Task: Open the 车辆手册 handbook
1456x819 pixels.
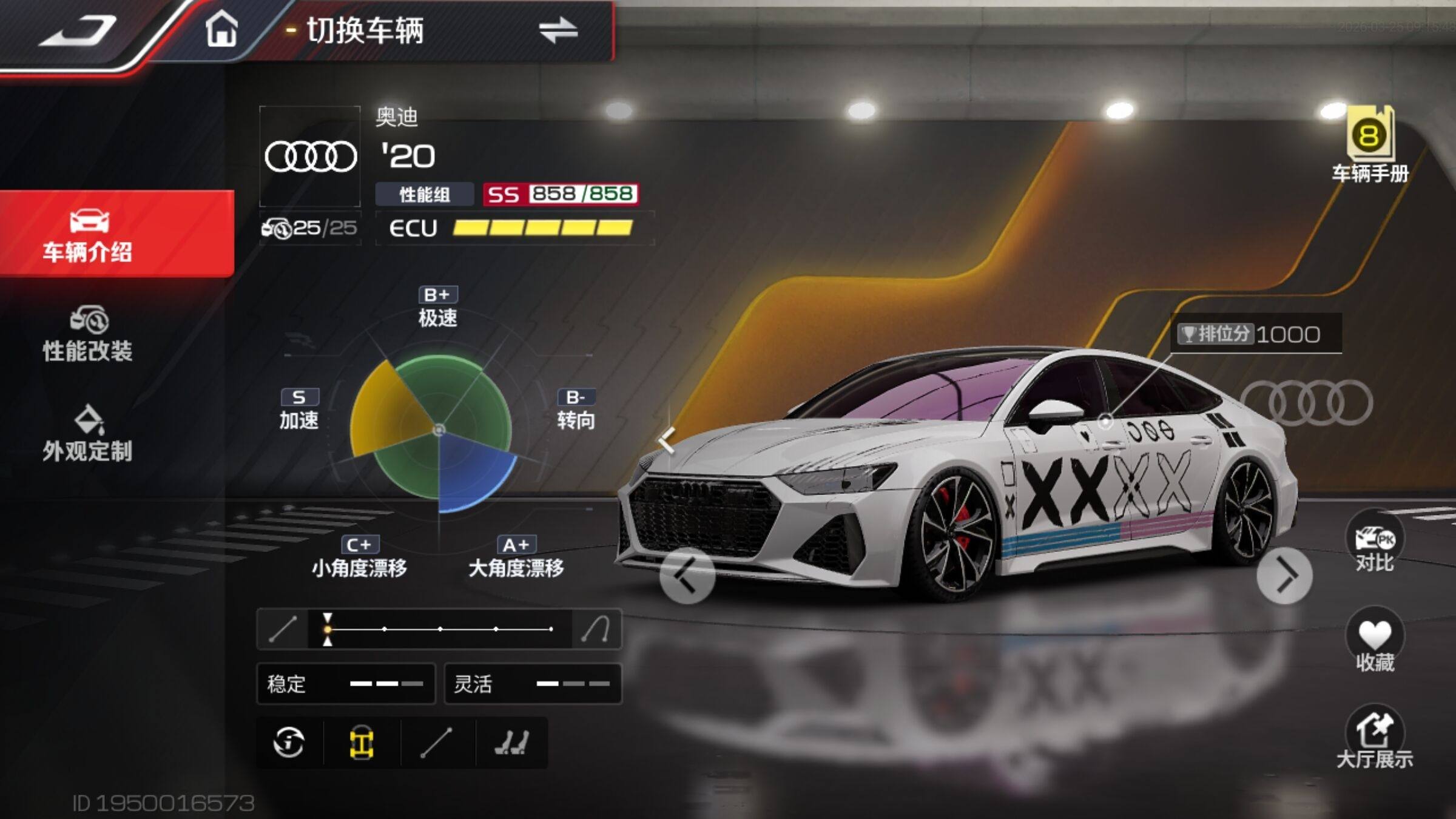Action: coord(1370,146)
